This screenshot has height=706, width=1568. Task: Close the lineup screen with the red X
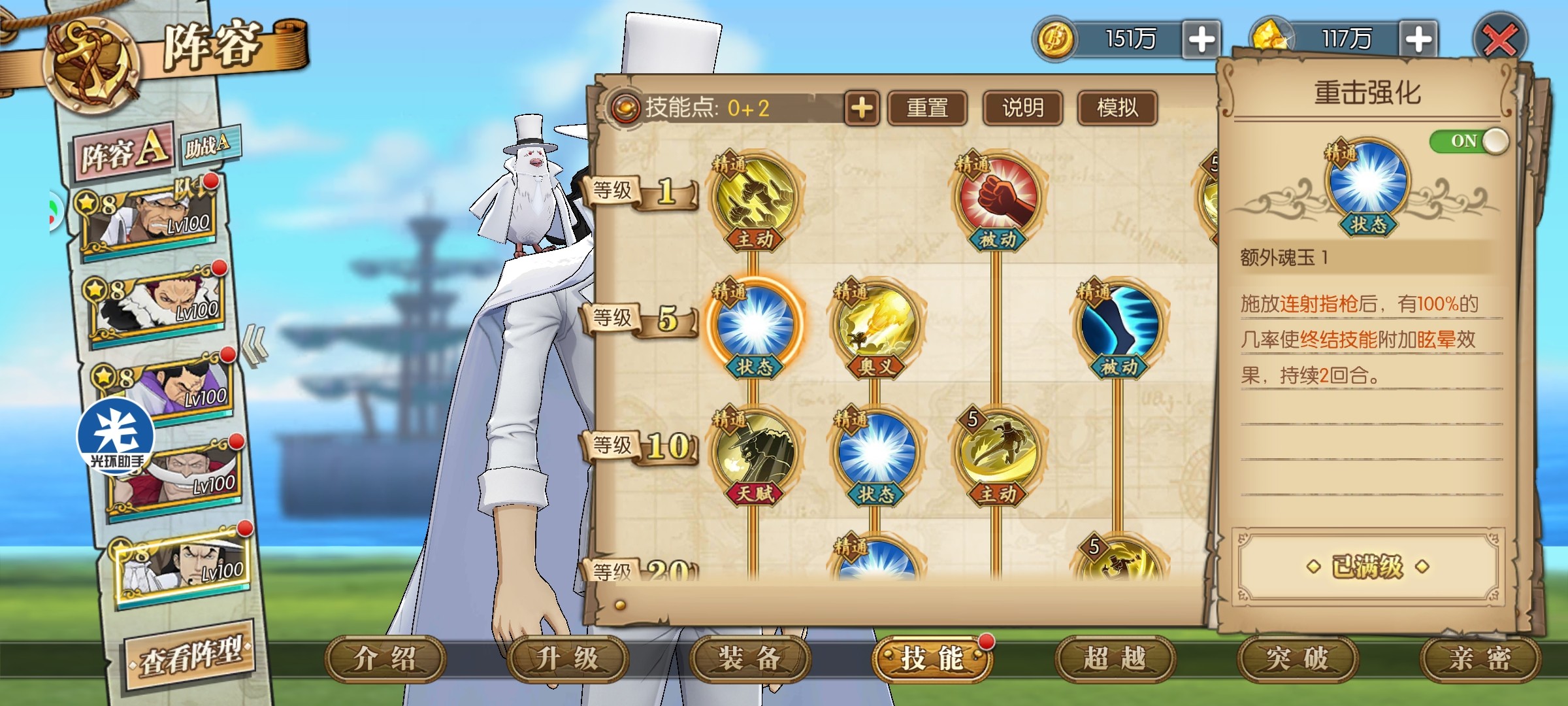[1499, 41]
